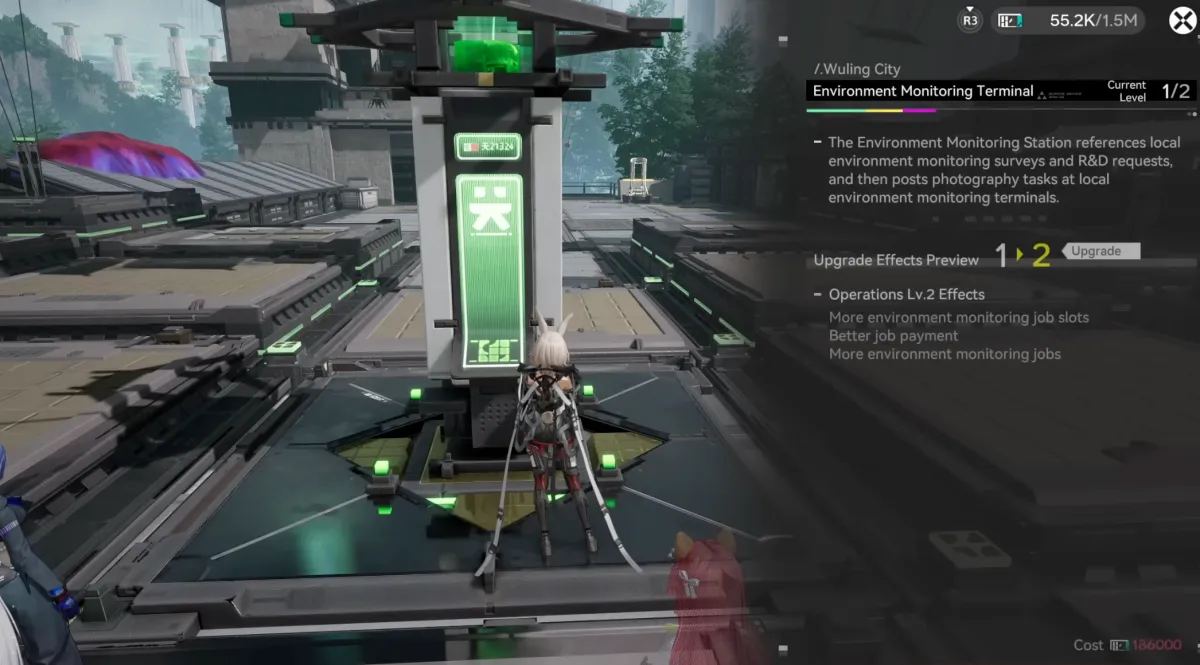Close the terminal upgrade panel
Screen dimensions: 1200x665
pos(1182,20)
